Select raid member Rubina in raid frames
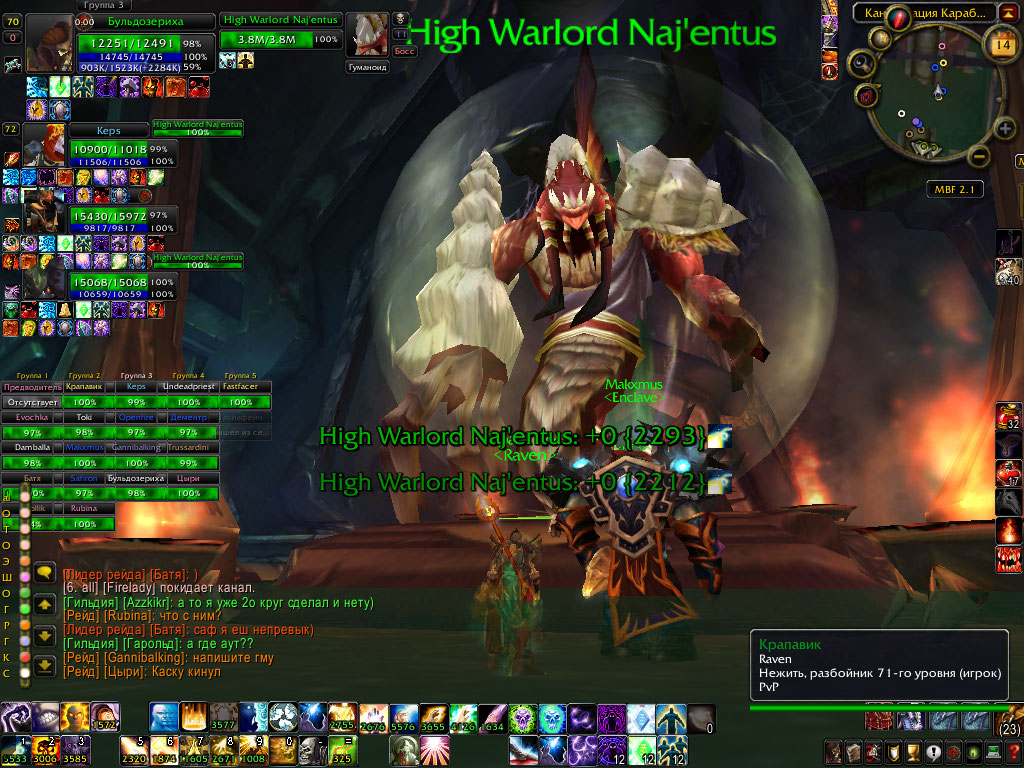This screenshot has width=1024, height=768. (85, 509)
